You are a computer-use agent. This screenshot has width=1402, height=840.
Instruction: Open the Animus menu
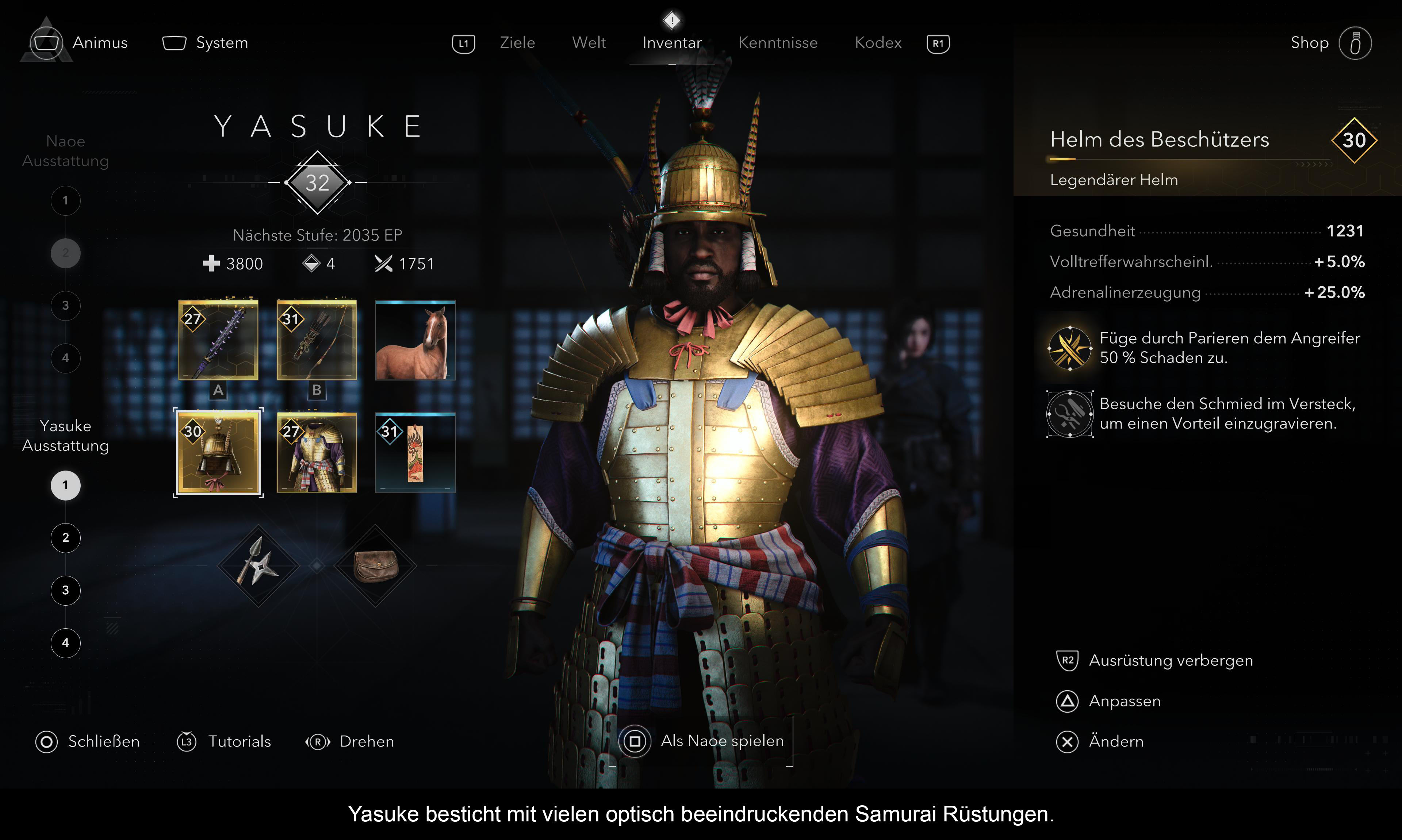80,42
